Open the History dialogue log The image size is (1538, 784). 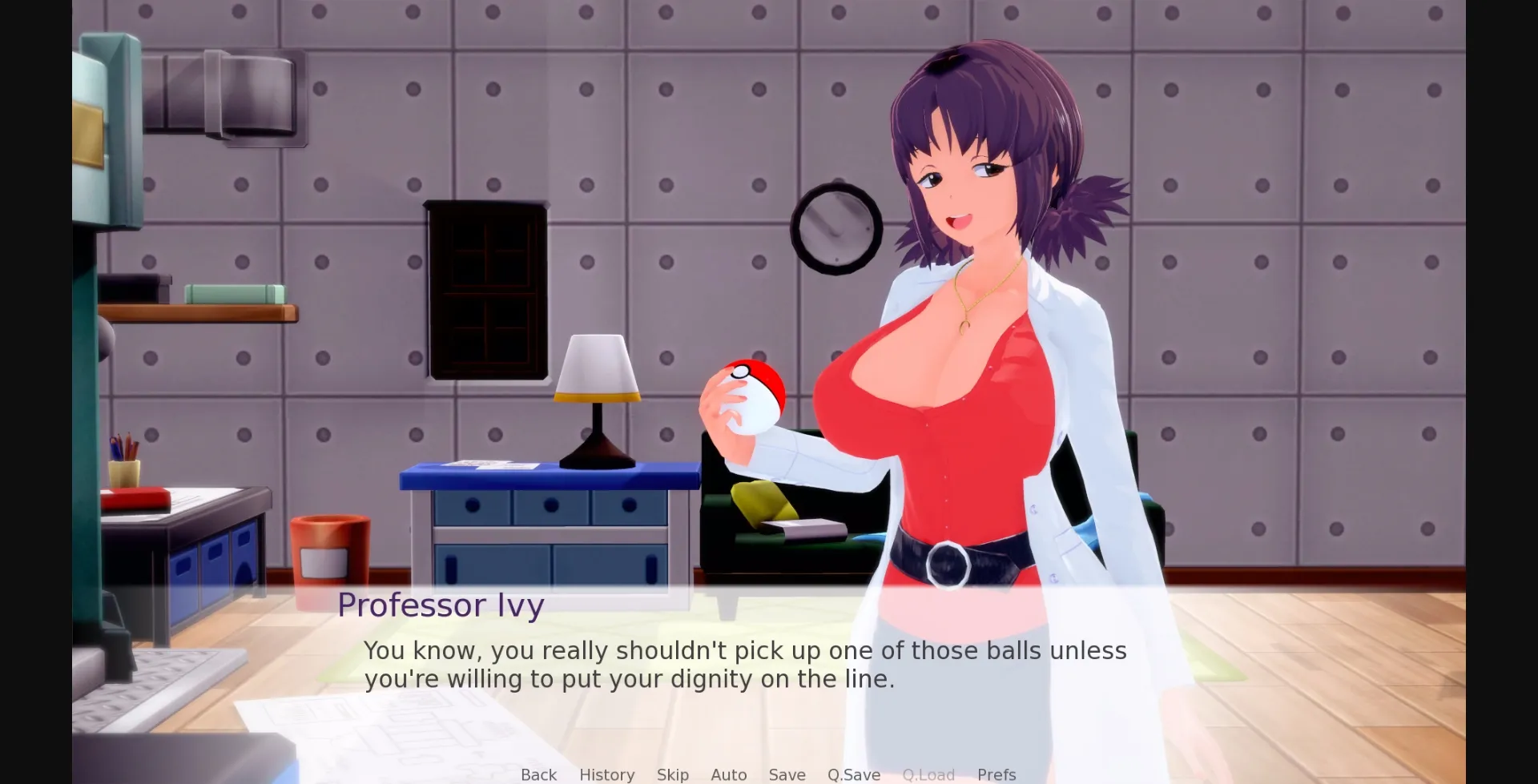tap(606, 774)
